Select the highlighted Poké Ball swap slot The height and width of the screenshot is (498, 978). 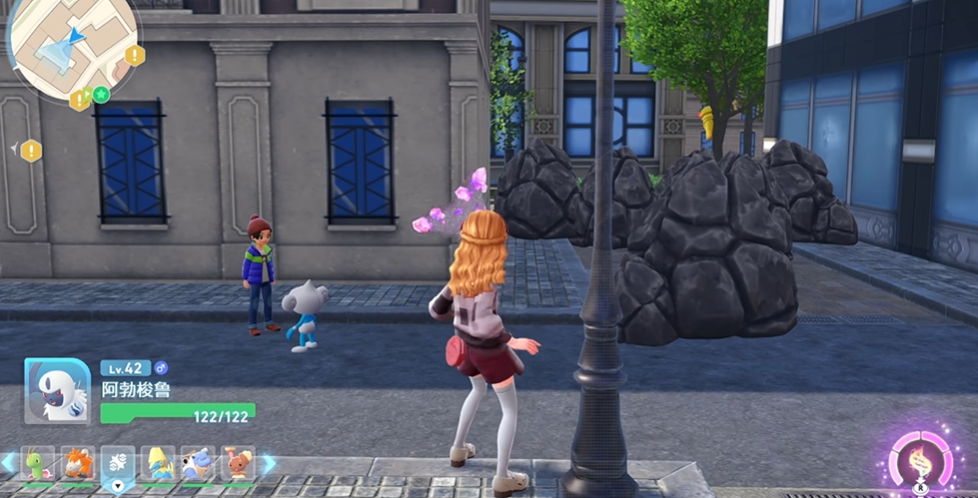click(x=118, y=465)
